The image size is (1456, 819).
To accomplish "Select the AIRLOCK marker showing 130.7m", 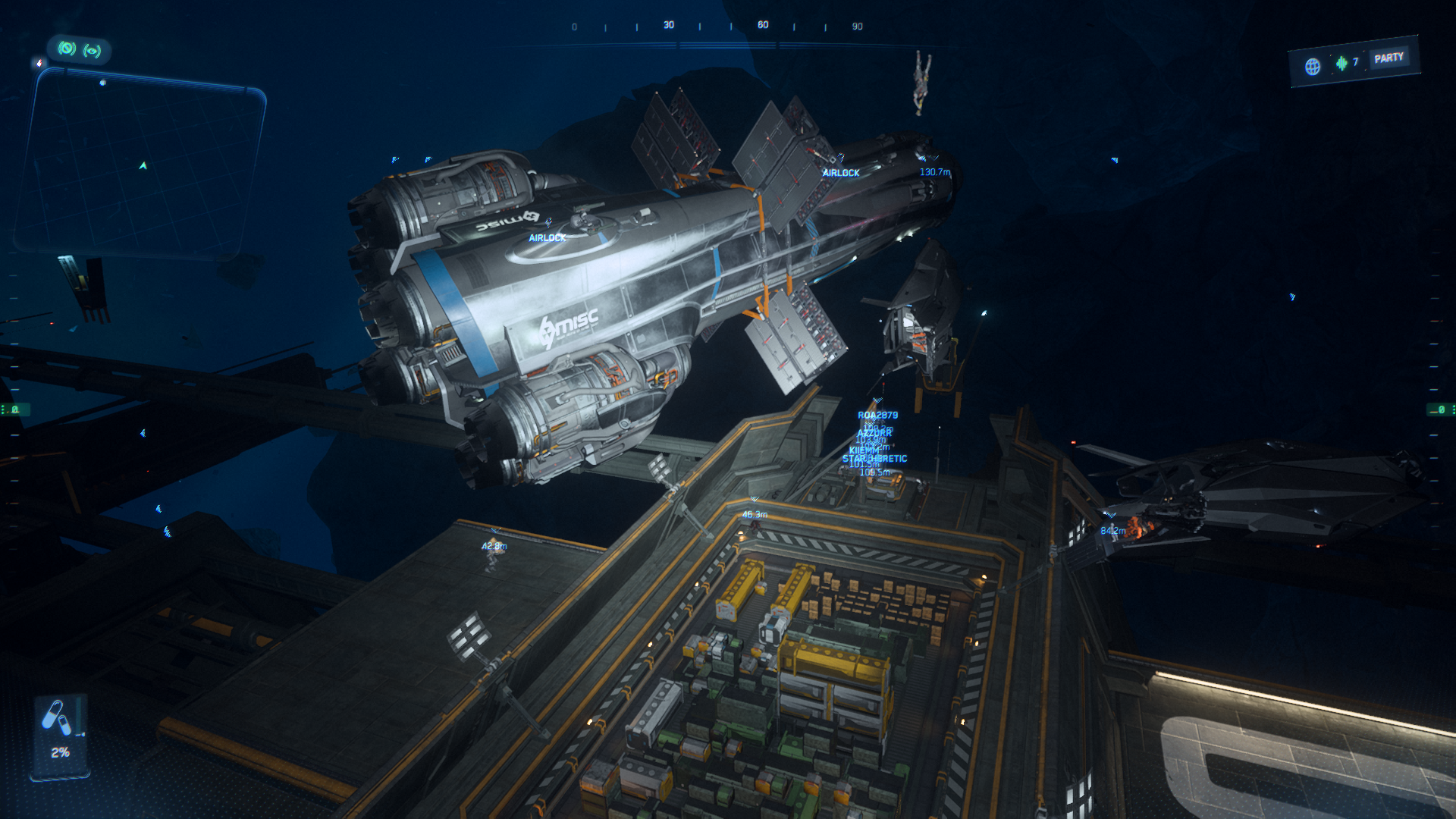I will pos(841,172).
